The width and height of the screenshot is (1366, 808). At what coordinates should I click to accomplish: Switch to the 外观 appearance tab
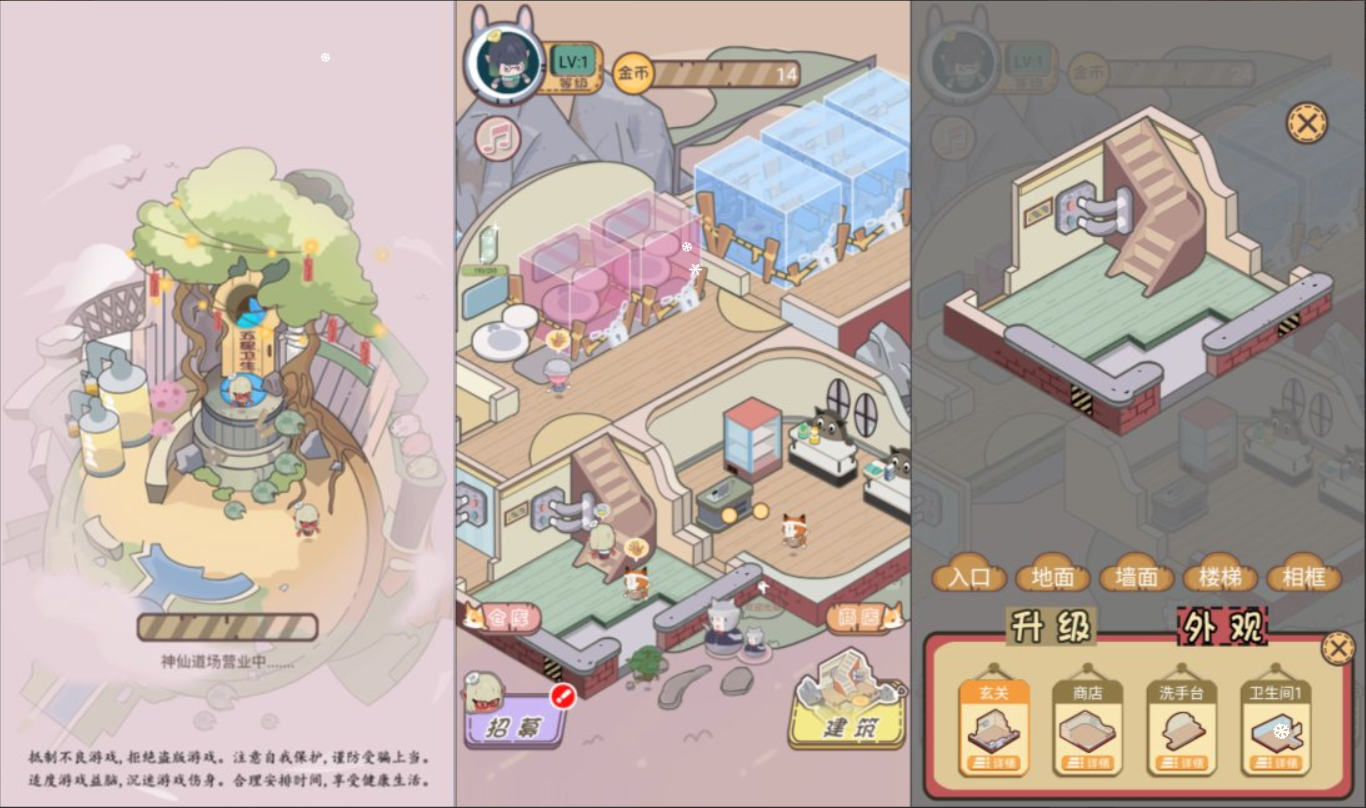click(1222, 627)
